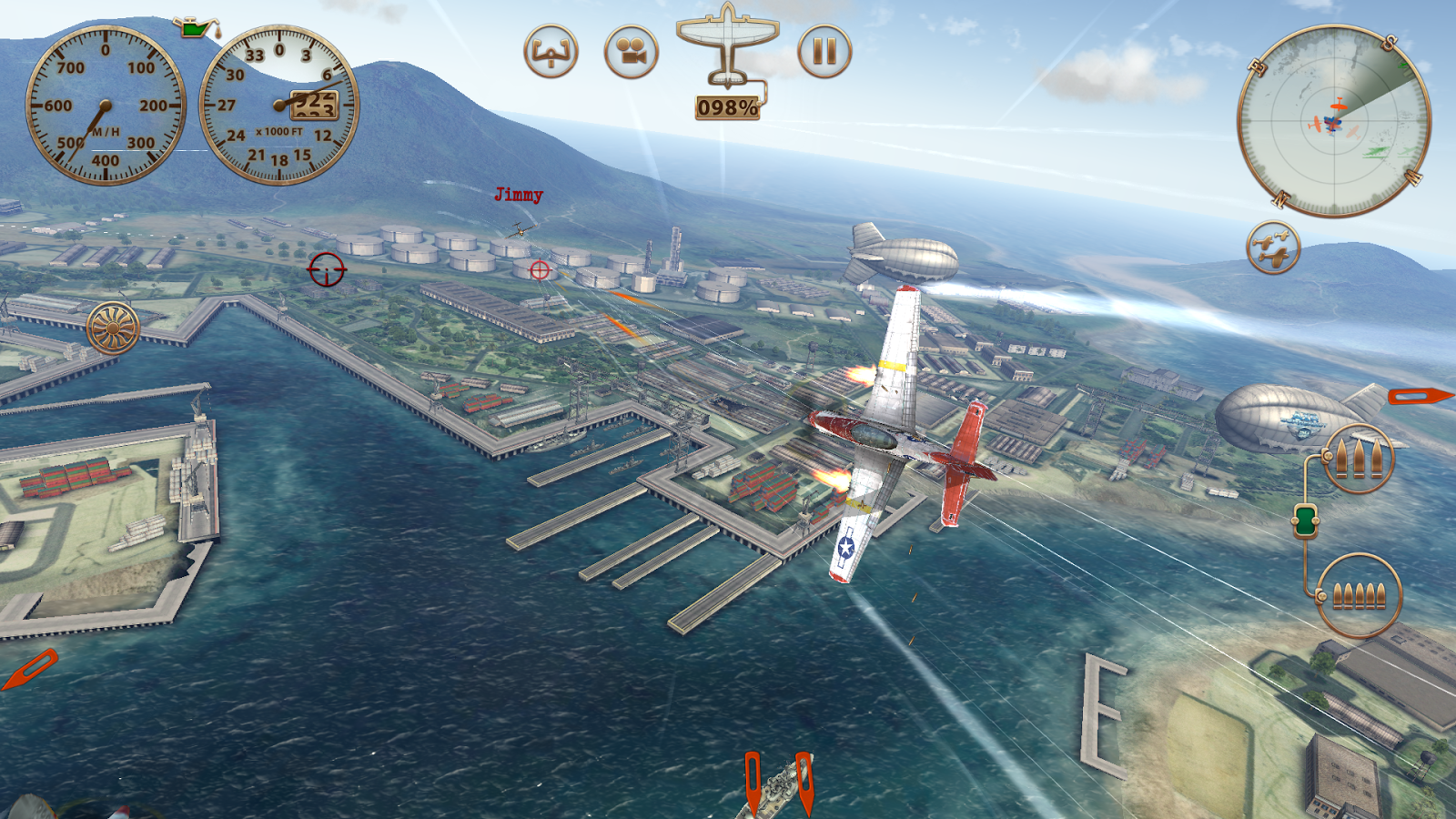This screenshot has width=1456, height=819.
Task: Switch view using the camera icon
Action: click(x=631, y=52)
